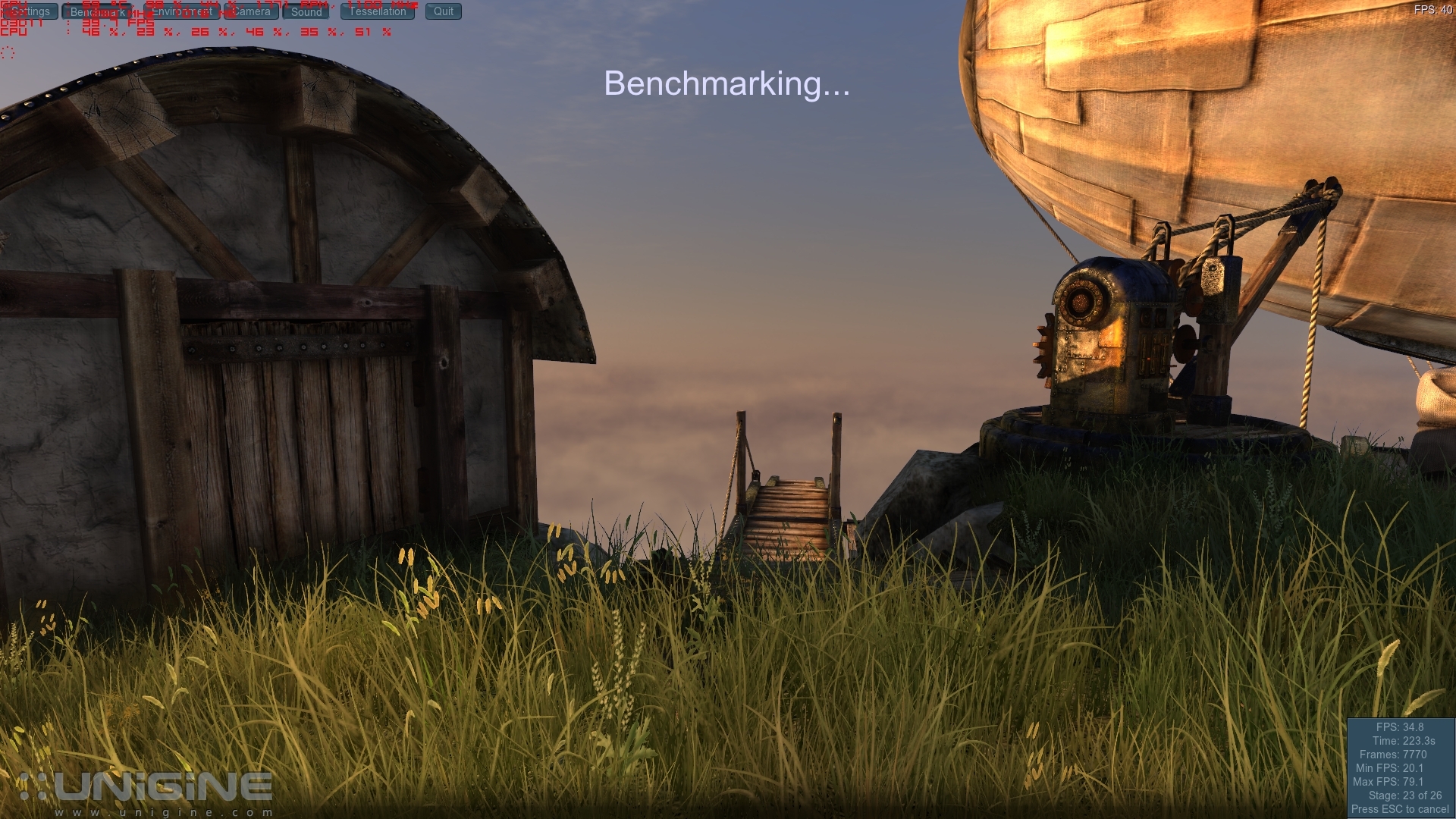Image resolution: width=1456 pixels, height=819 pixels.
Task: Toggle the Sound button
Action: pos(306,11)
